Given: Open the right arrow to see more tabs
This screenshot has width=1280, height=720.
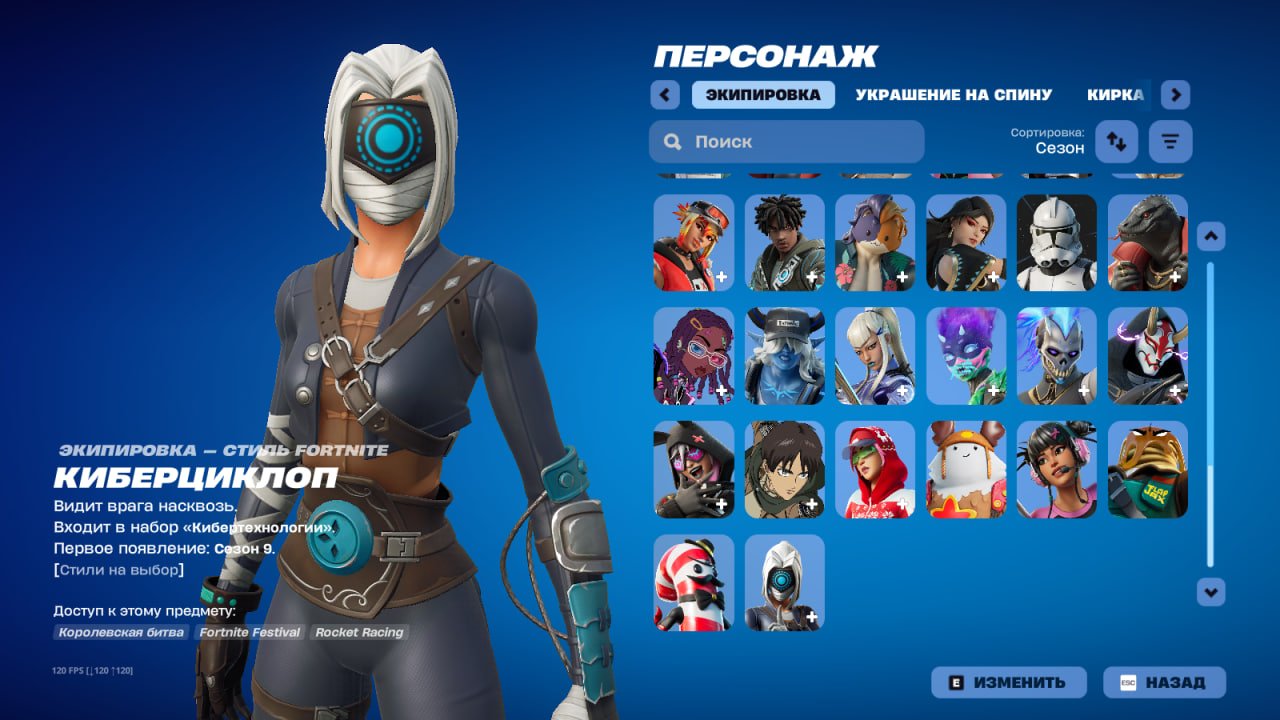Looking at the screenshot, I should [x=1175, y=93].
